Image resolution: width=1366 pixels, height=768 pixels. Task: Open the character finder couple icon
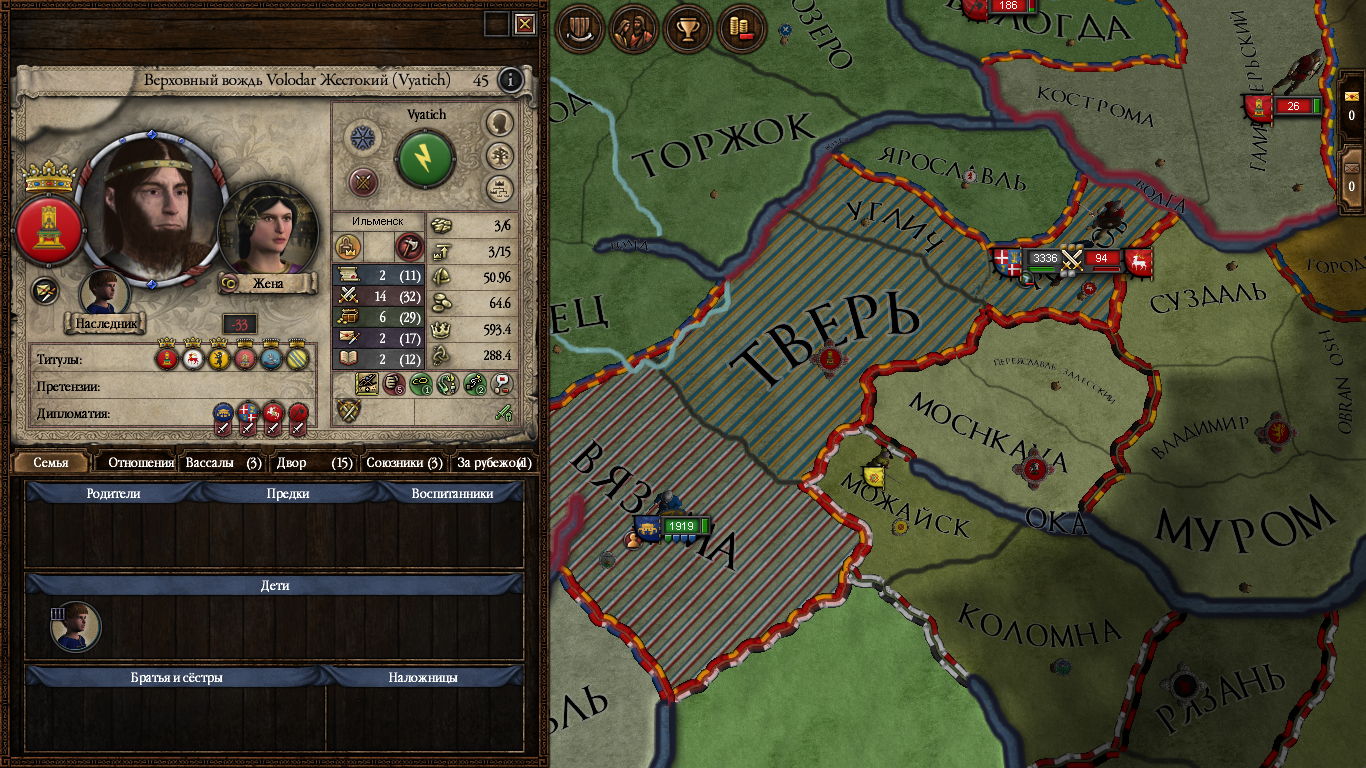tap(634, 29)
